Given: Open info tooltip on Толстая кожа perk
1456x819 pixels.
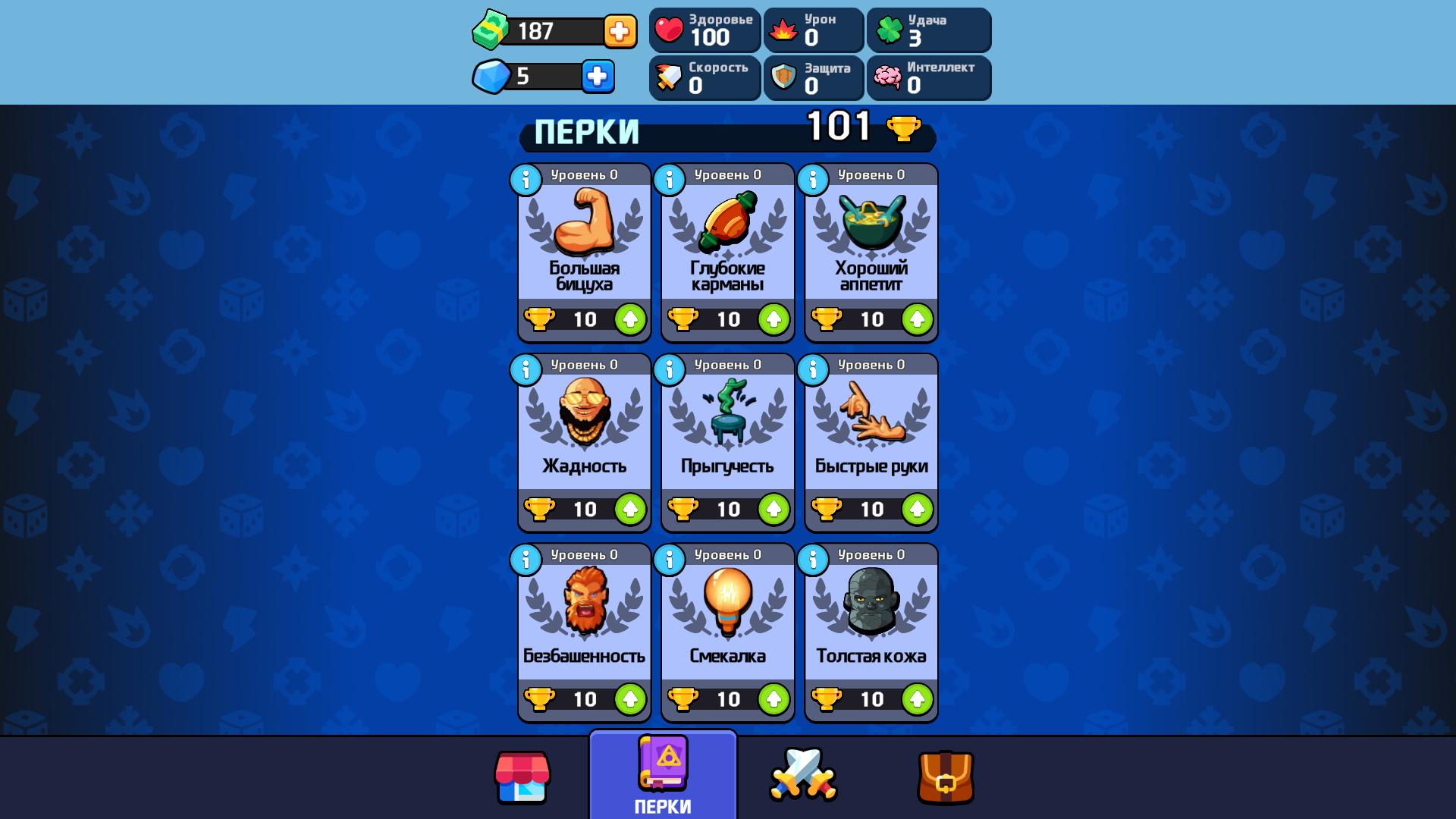Looking at the screenshot, I should pyautogui.click(x=811, y=560).
